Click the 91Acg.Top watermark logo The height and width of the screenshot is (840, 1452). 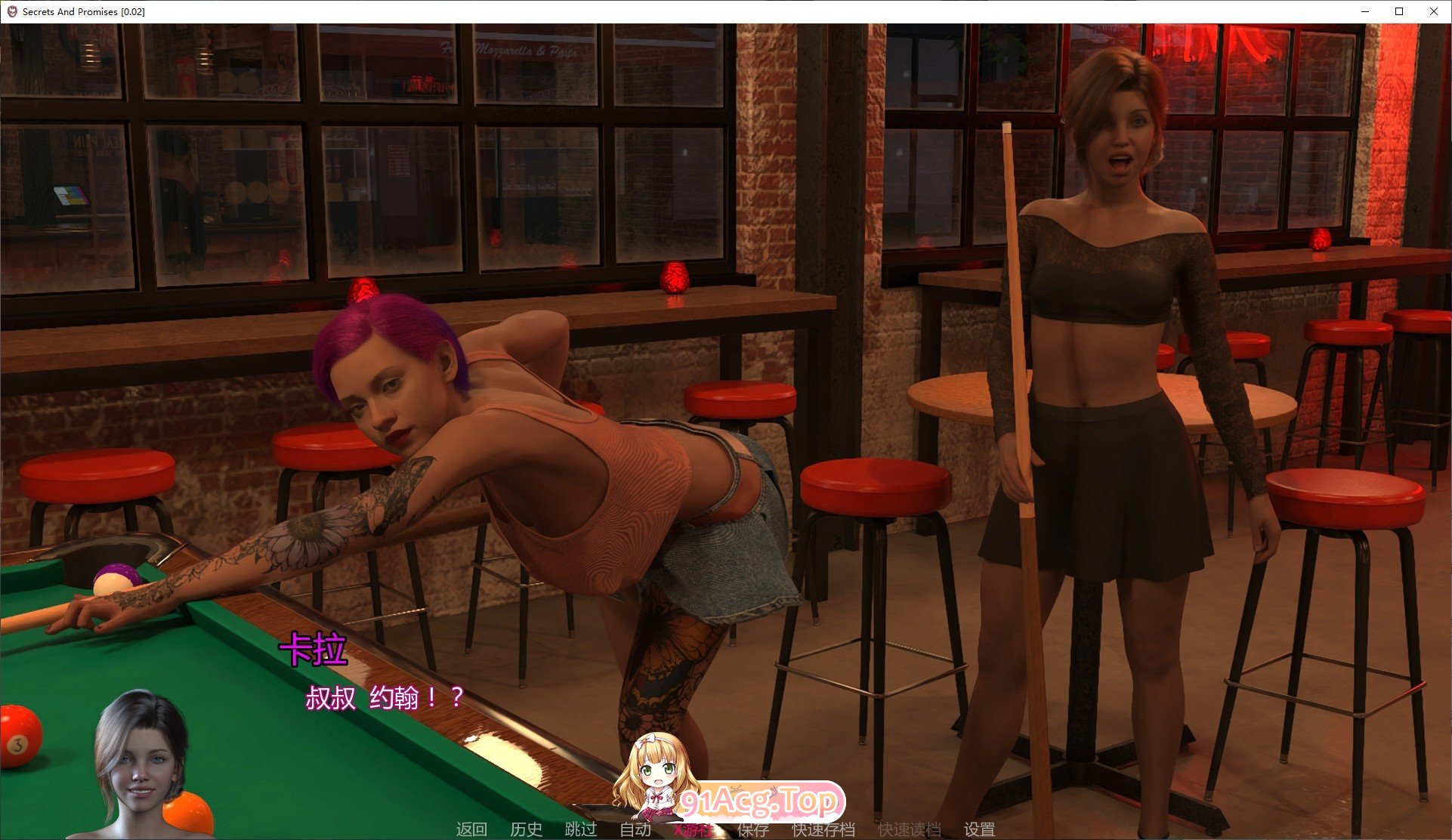coord(759,801)
